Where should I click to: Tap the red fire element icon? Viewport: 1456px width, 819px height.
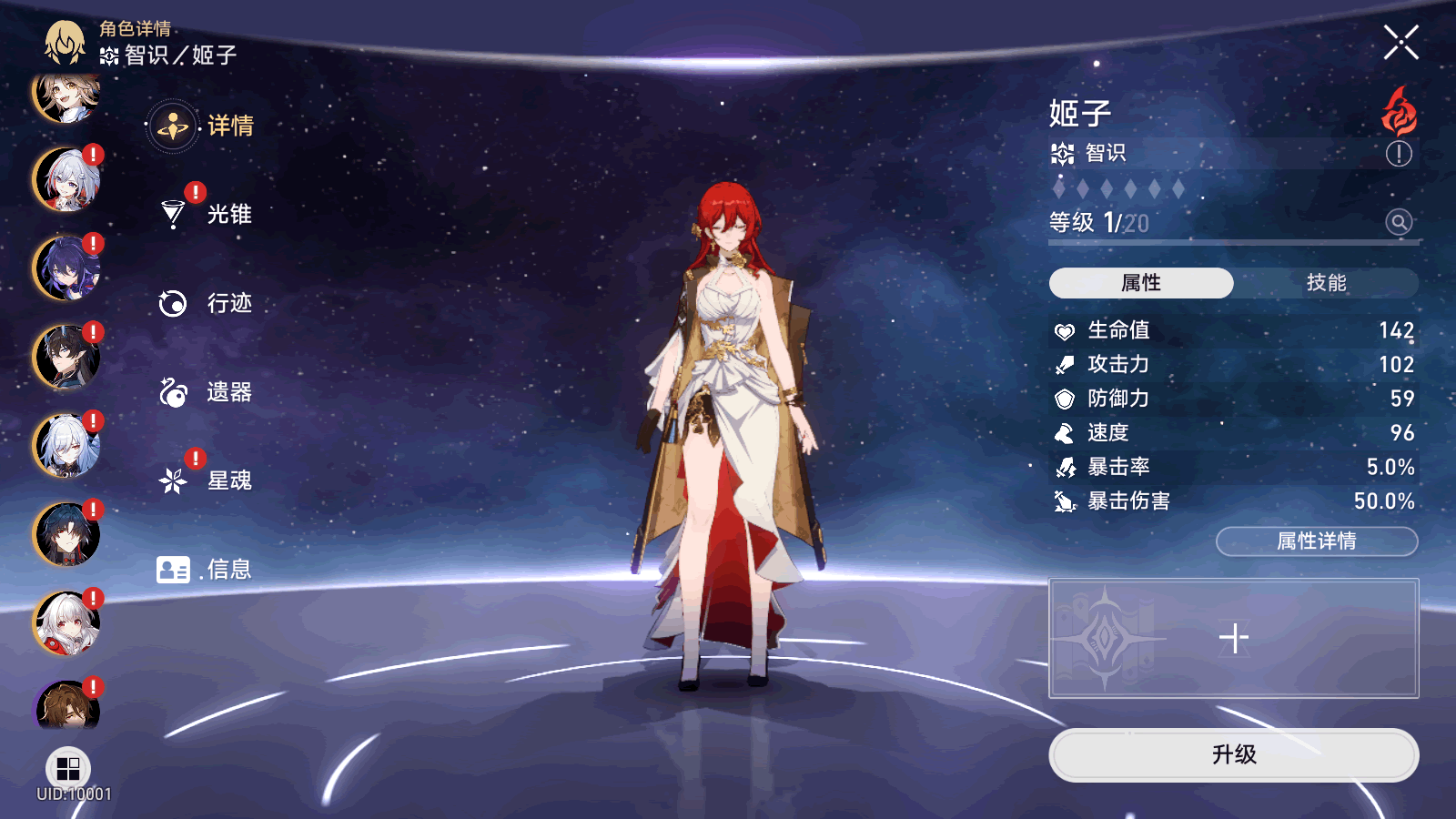tap(1399, 112)
